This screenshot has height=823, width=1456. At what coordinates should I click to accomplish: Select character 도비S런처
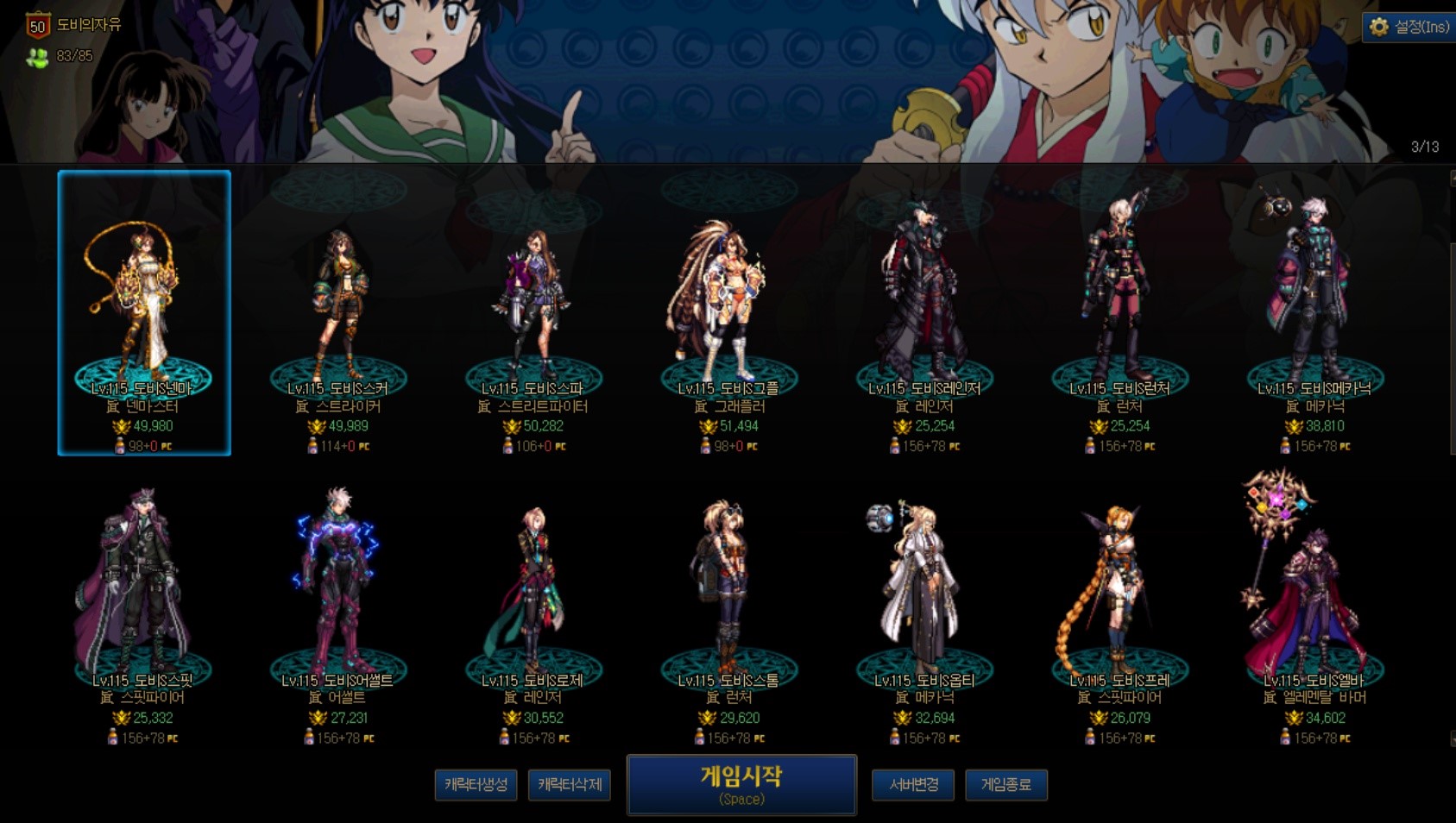(x=1119, y=312)
